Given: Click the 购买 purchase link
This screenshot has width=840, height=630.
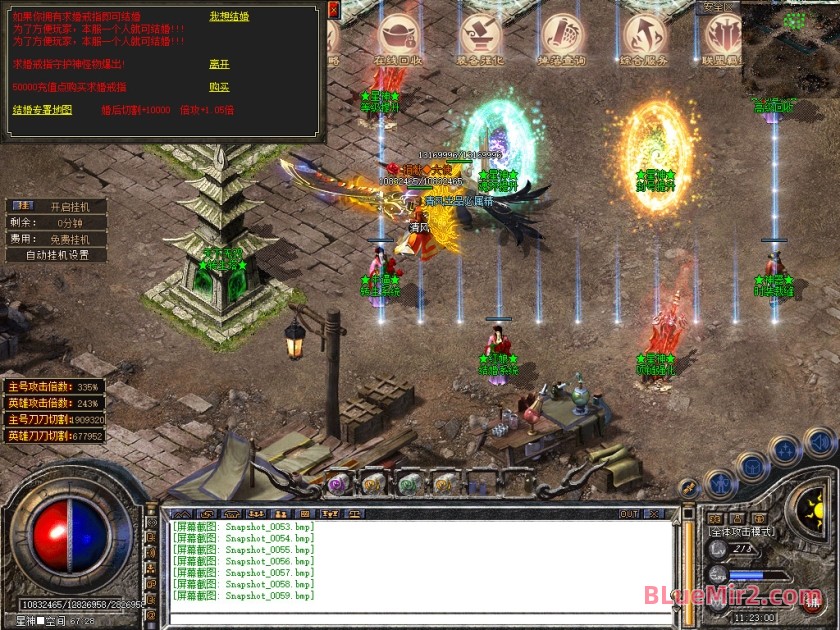Looking at the screenshot, I should 219,87.
